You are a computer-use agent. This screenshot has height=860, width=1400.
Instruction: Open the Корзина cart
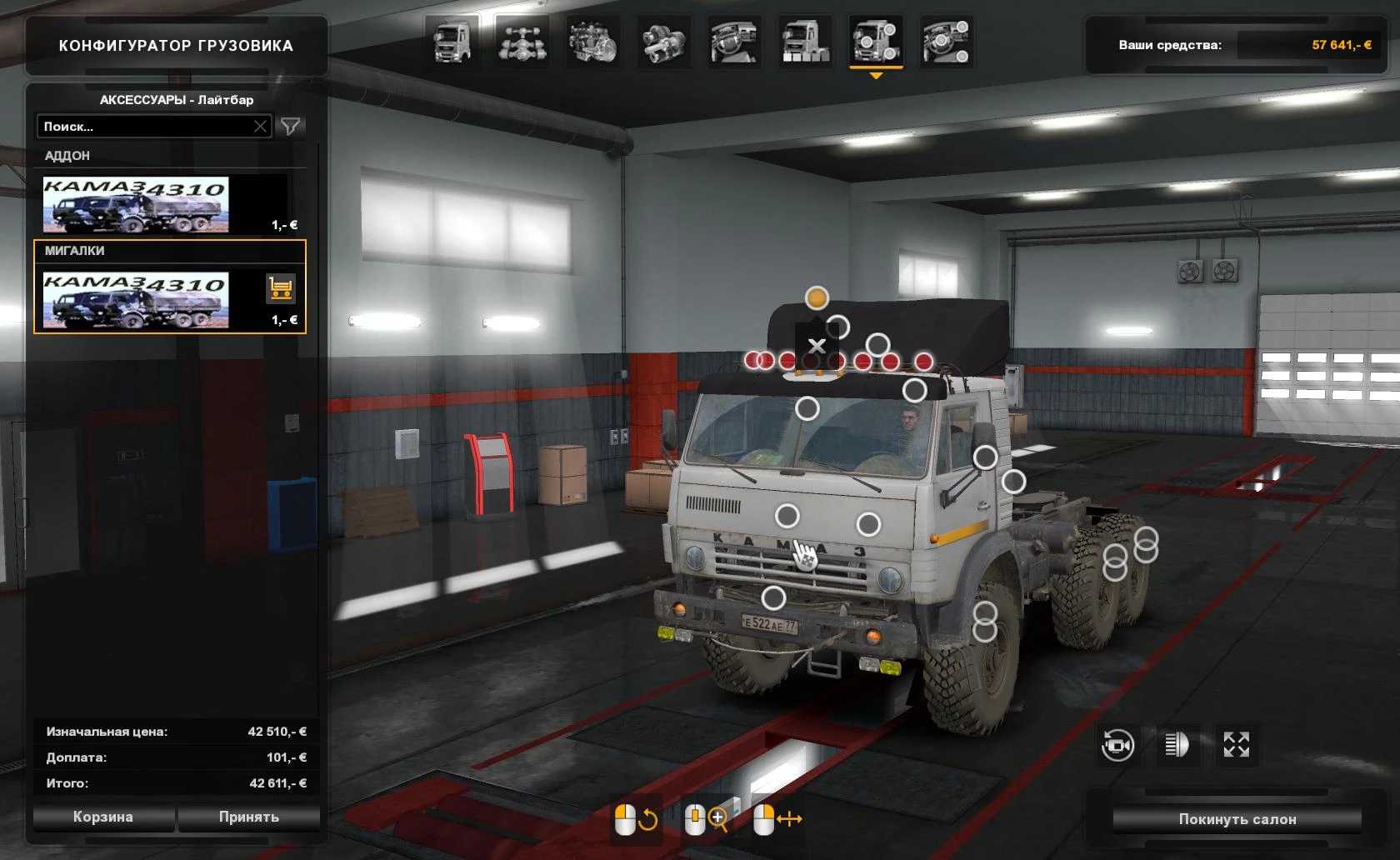(x=103, y=817)
